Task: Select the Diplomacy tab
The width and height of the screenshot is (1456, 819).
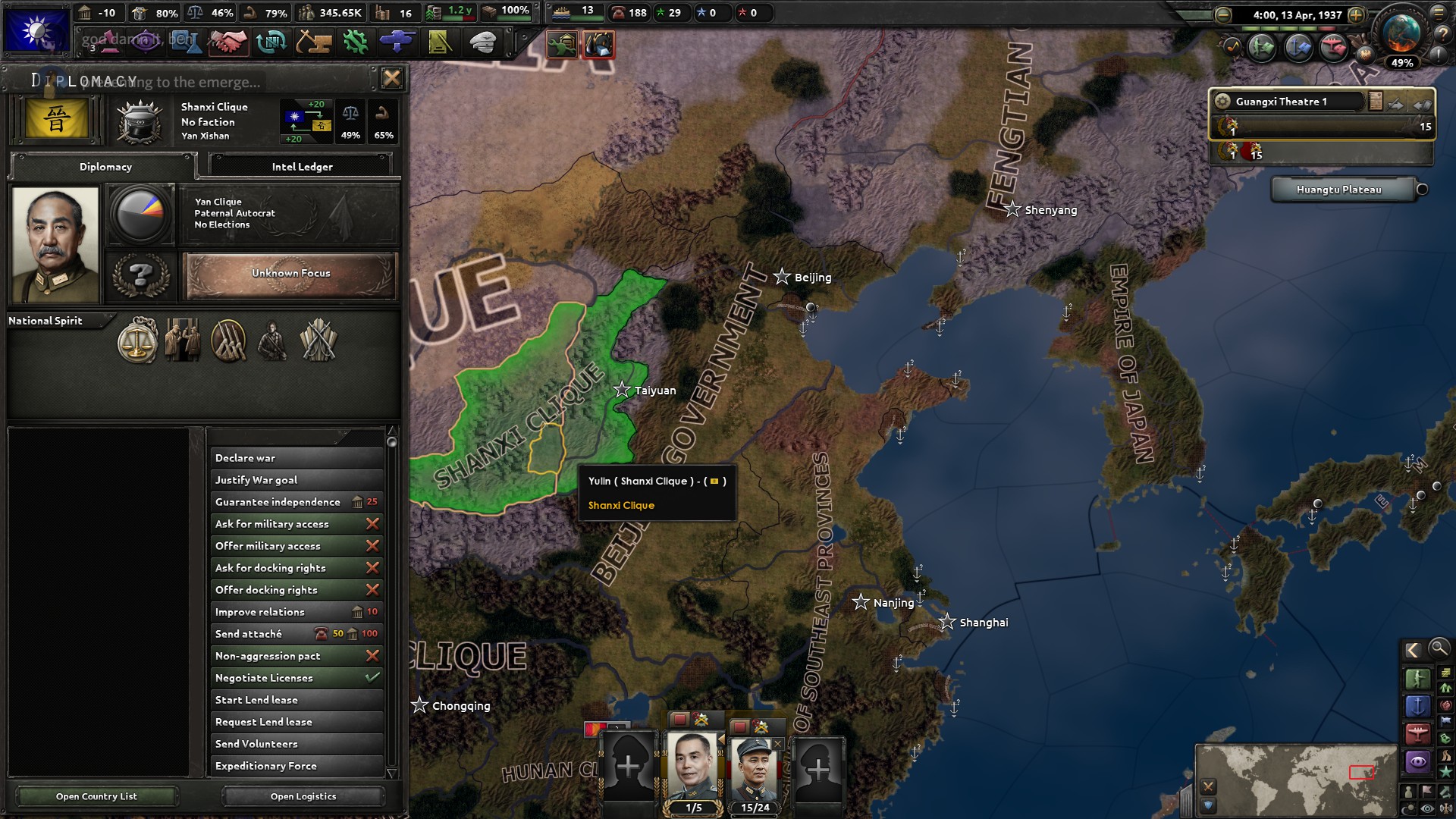Action: (x=104, y=167)
